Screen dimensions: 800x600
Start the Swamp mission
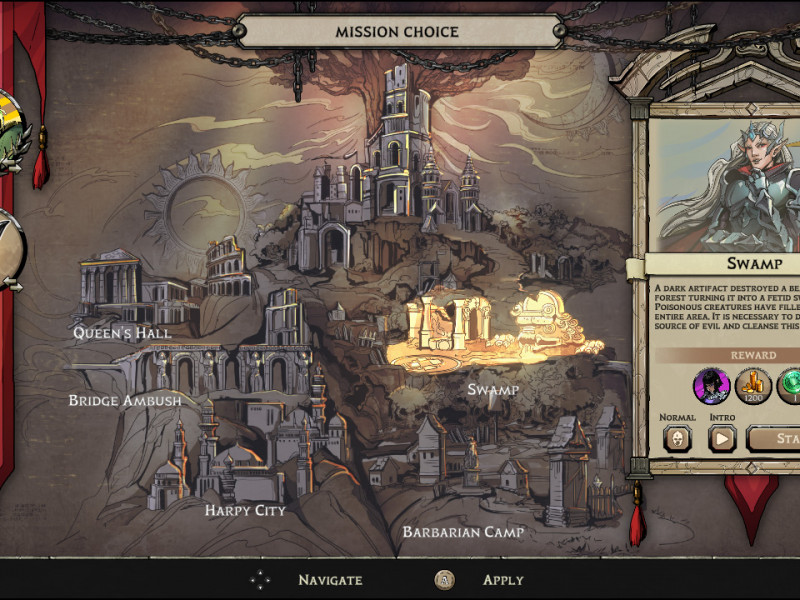(775, 438)
